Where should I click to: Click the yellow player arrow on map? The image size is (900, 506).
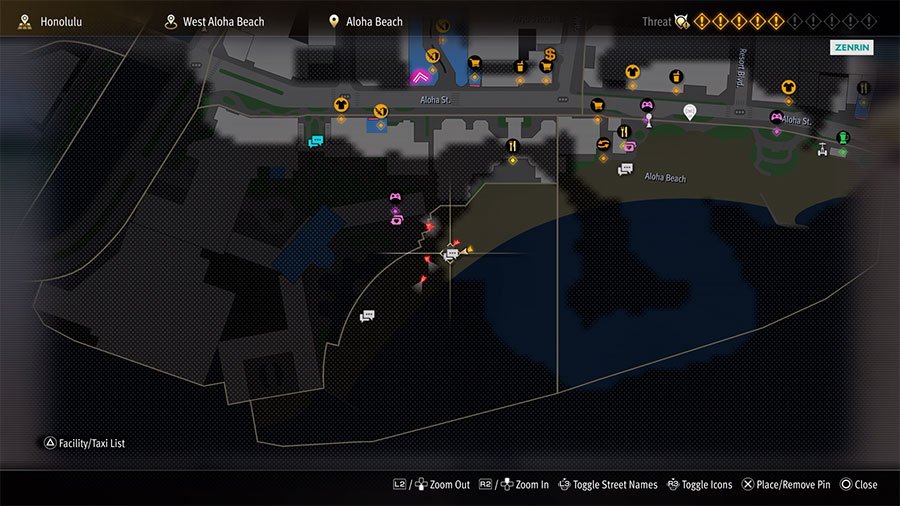468,252
